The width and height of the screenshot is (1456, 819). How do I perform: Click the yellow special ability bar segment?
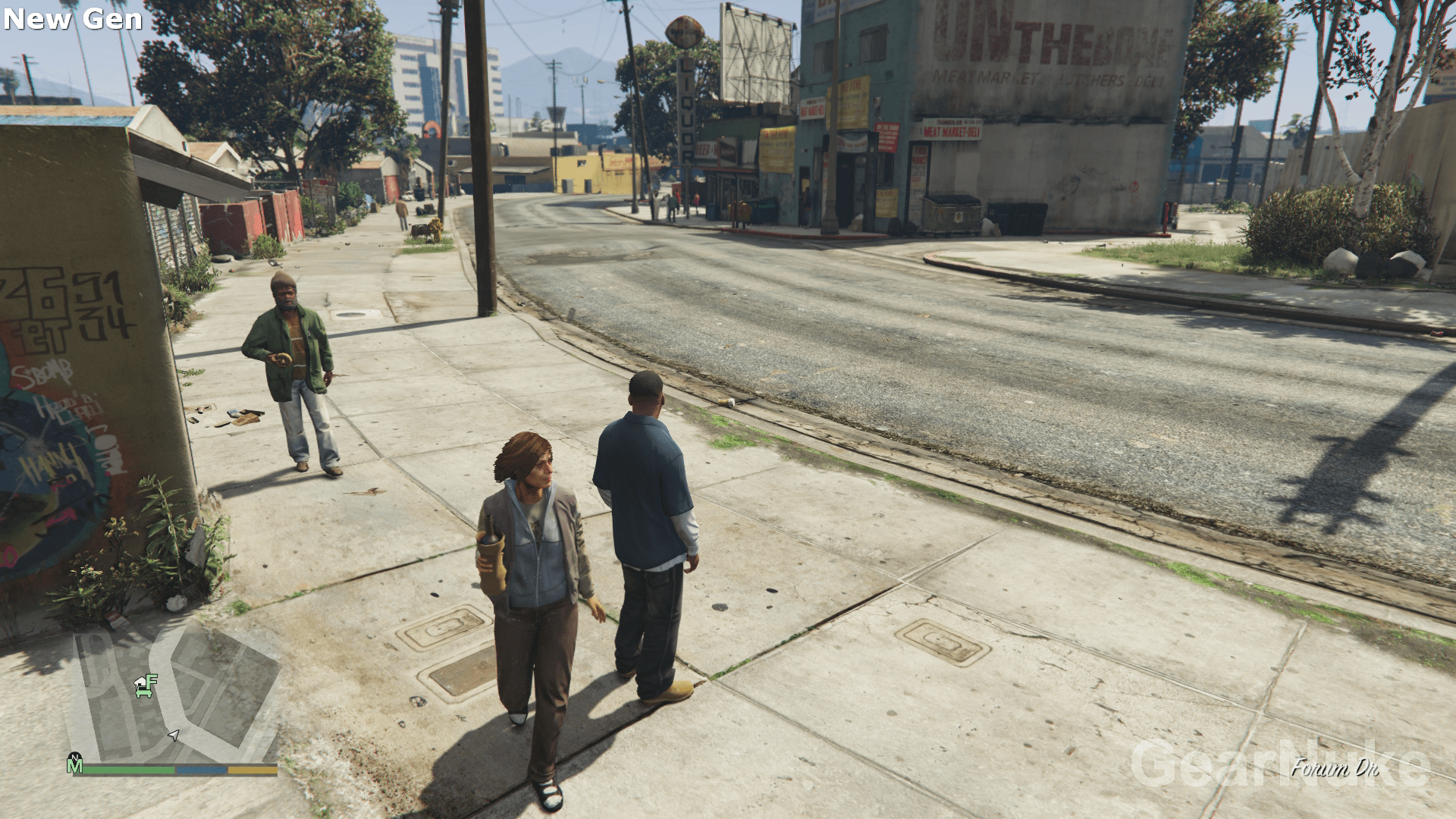(253, 769)
